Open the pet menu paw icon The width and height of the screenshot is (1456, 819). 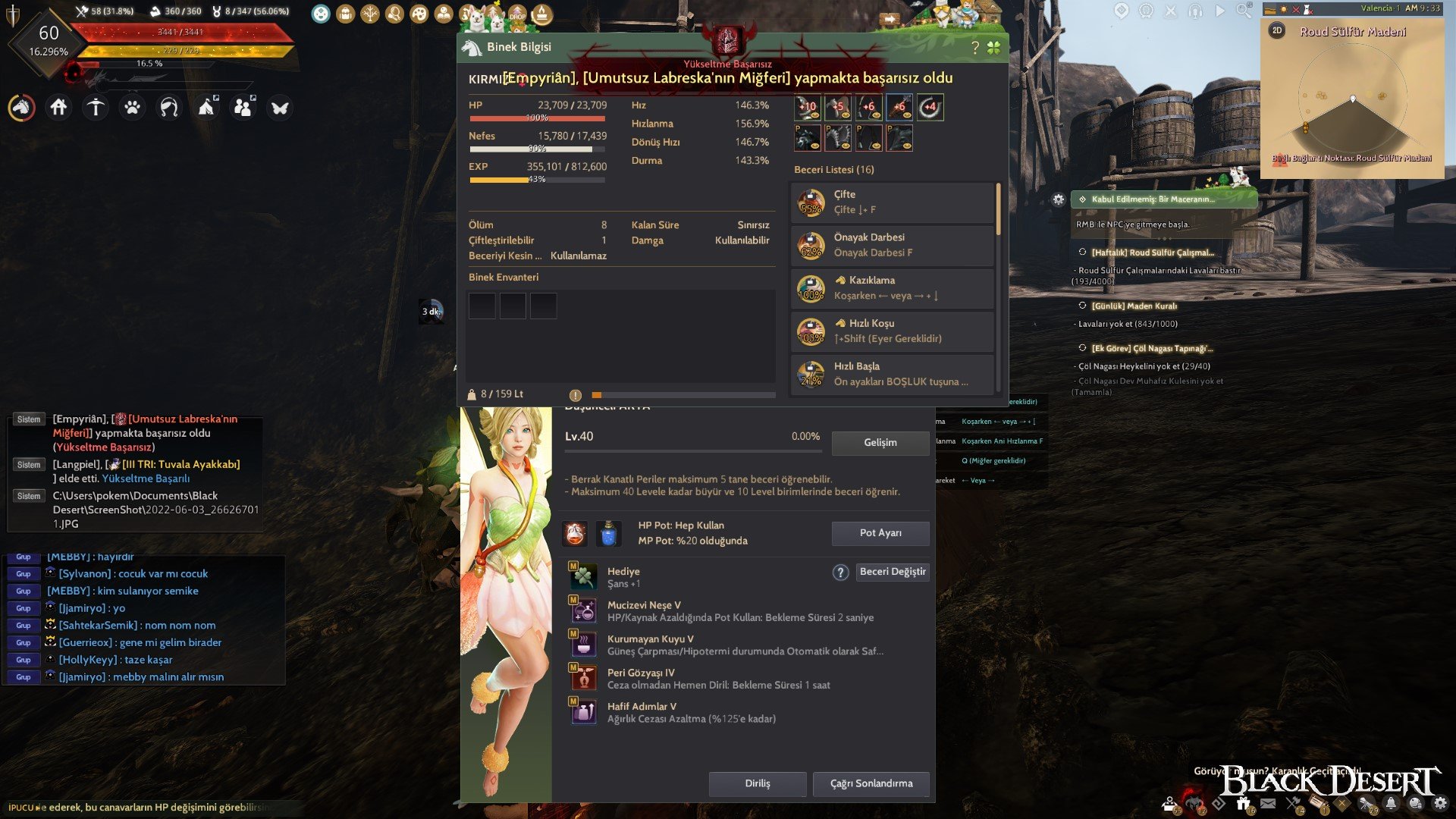tap(133, 108)
